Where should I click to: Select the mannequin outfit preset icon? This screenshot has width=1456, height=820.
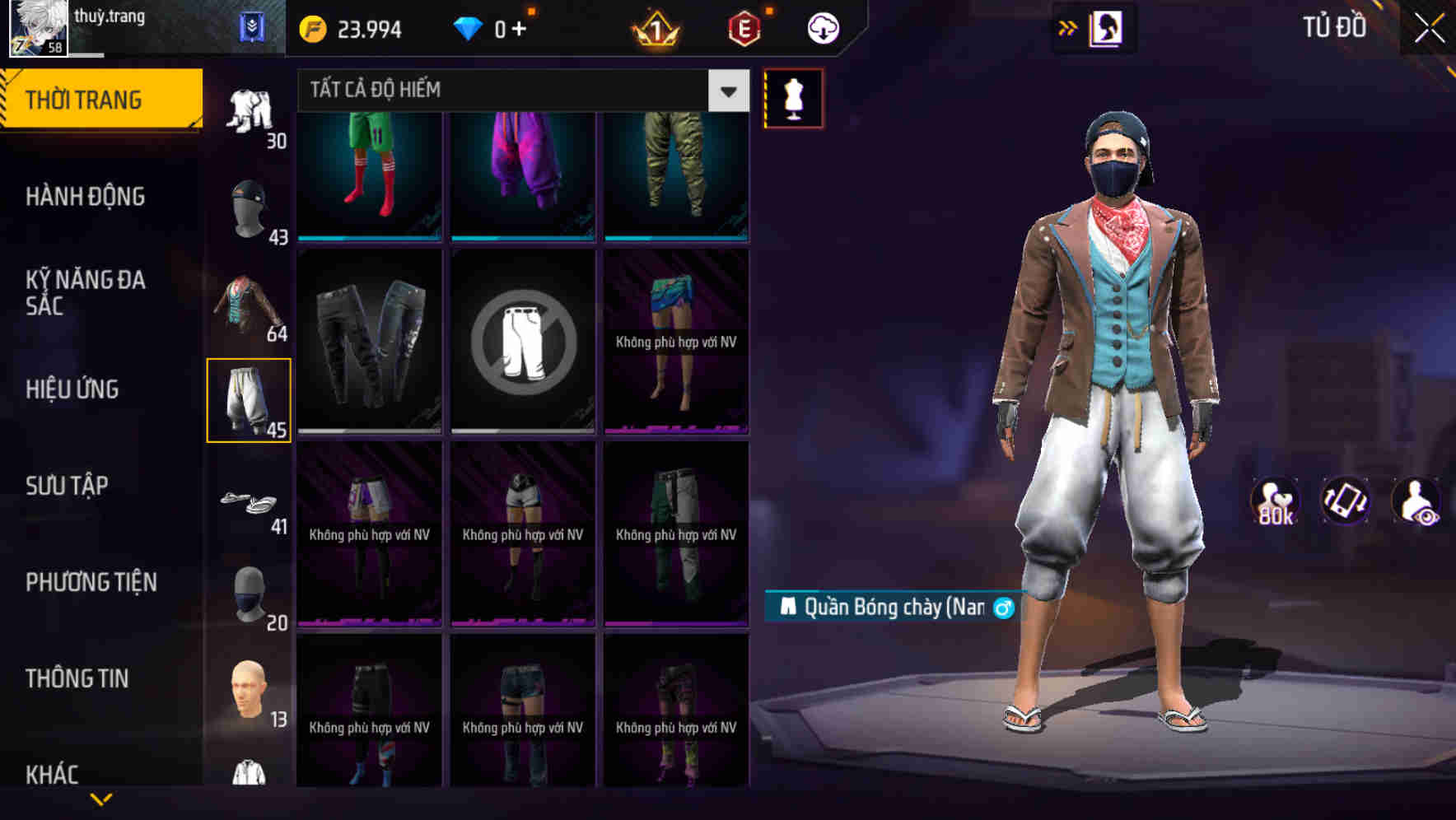point(793,98)
